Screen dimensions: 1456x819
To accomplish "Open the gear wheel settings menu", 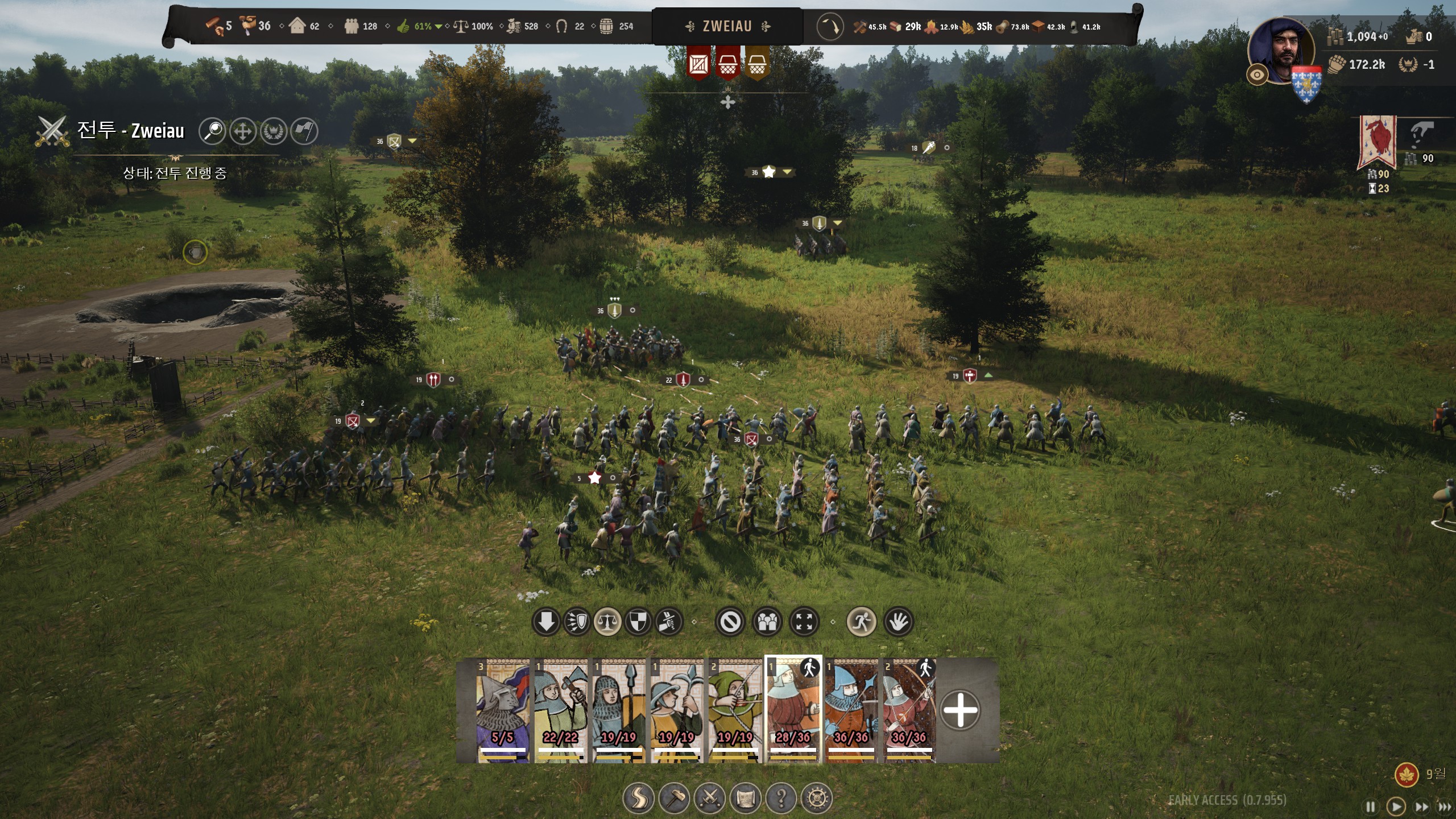I will tap(817, 799).
